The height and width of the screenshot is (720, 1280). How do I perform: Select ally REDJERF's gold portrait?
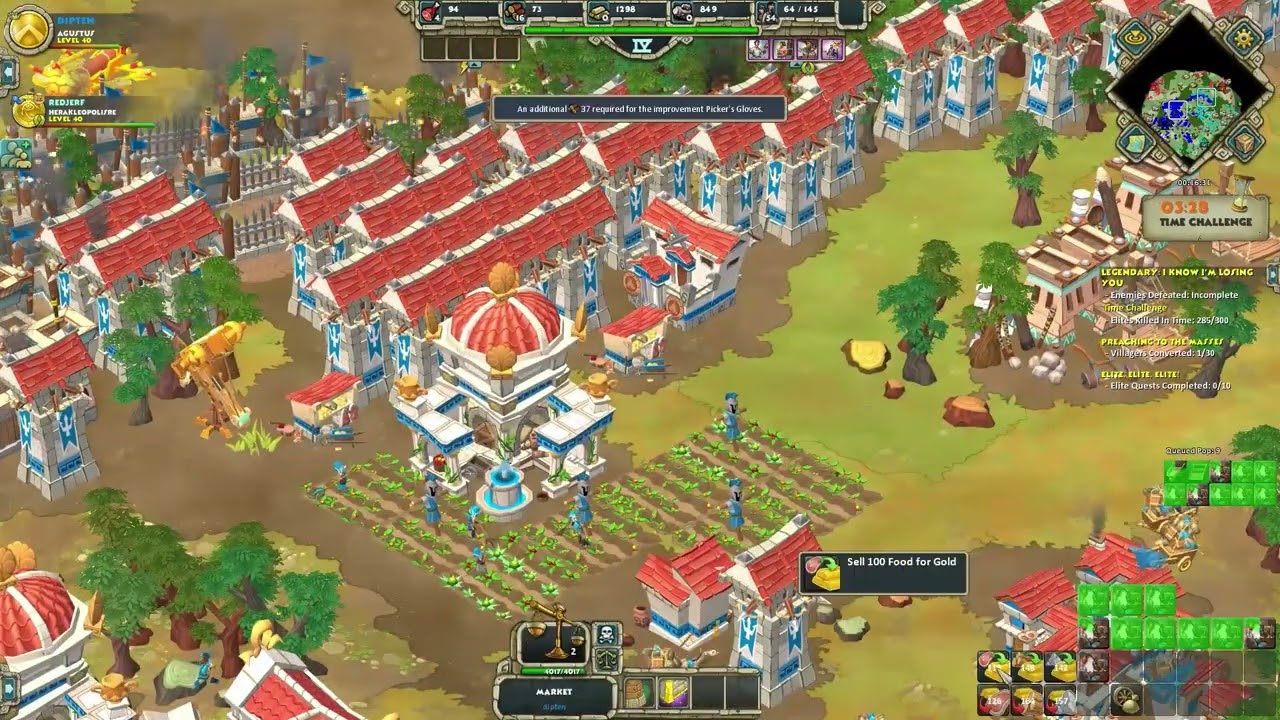(x=29, y=111)
